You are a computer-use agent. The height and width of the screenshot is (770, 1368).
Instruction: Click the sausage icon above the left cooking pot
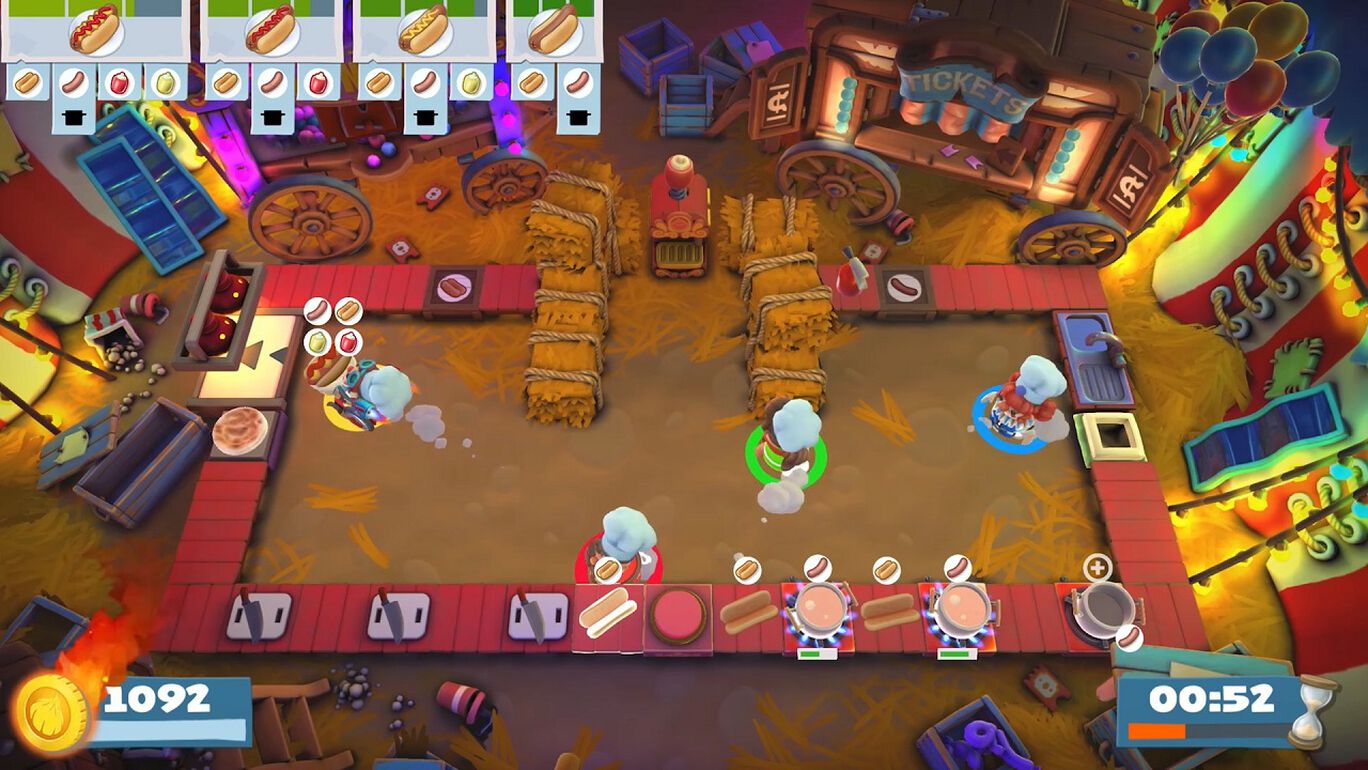click(818, 568)
